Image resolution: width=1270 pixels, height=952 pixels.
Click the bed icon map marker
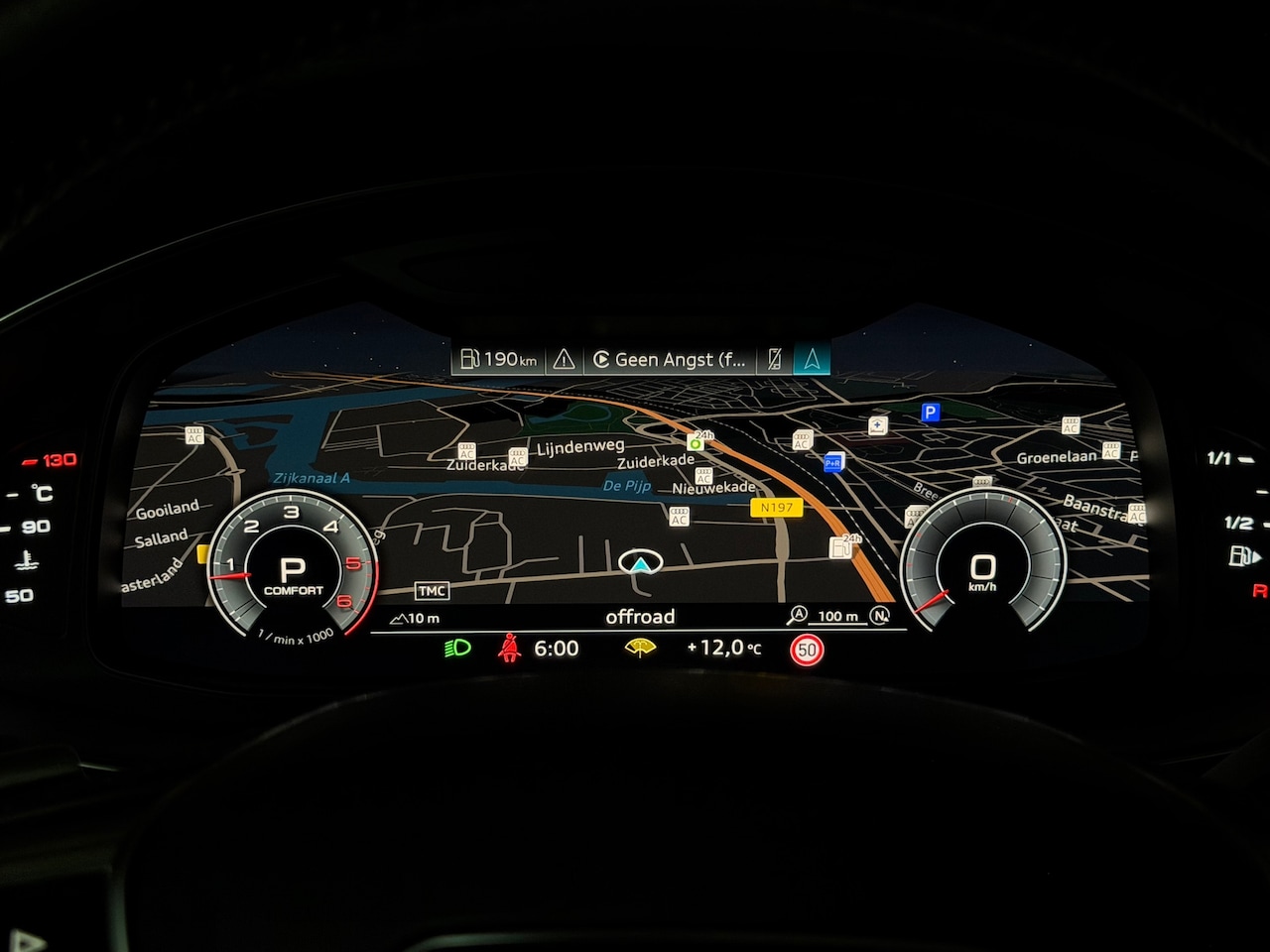877,425
